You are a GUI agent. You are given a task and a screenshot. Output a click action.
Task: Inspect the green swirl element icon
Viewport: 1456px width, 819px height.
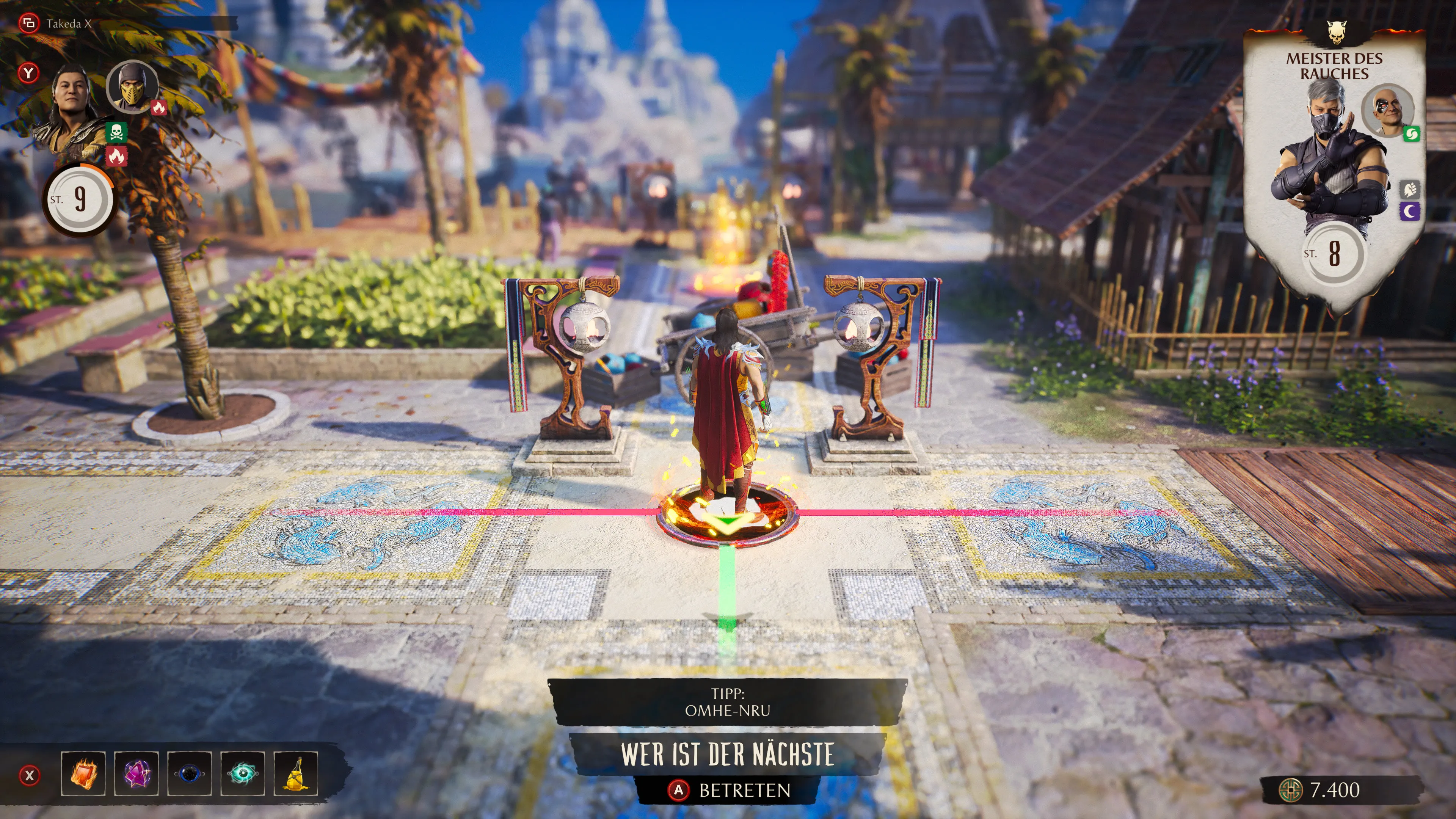coord(1411,134)
